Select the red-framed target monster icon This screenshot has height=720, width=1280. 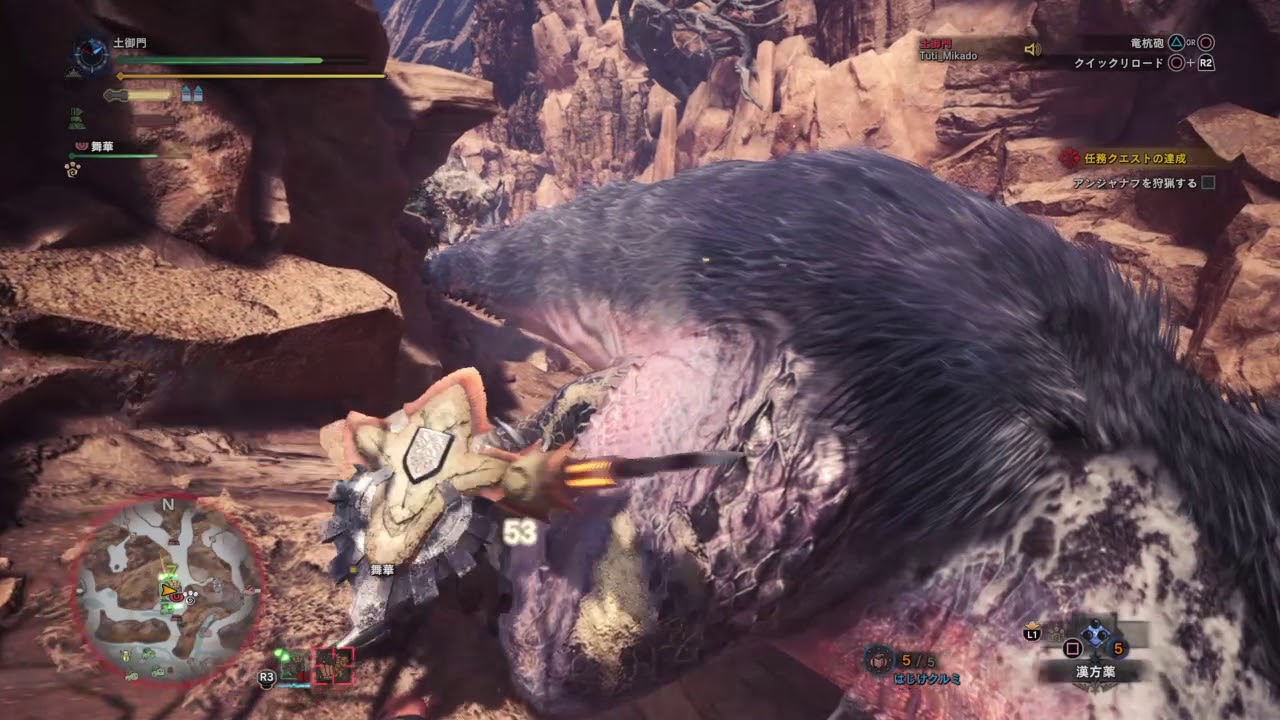334,666
